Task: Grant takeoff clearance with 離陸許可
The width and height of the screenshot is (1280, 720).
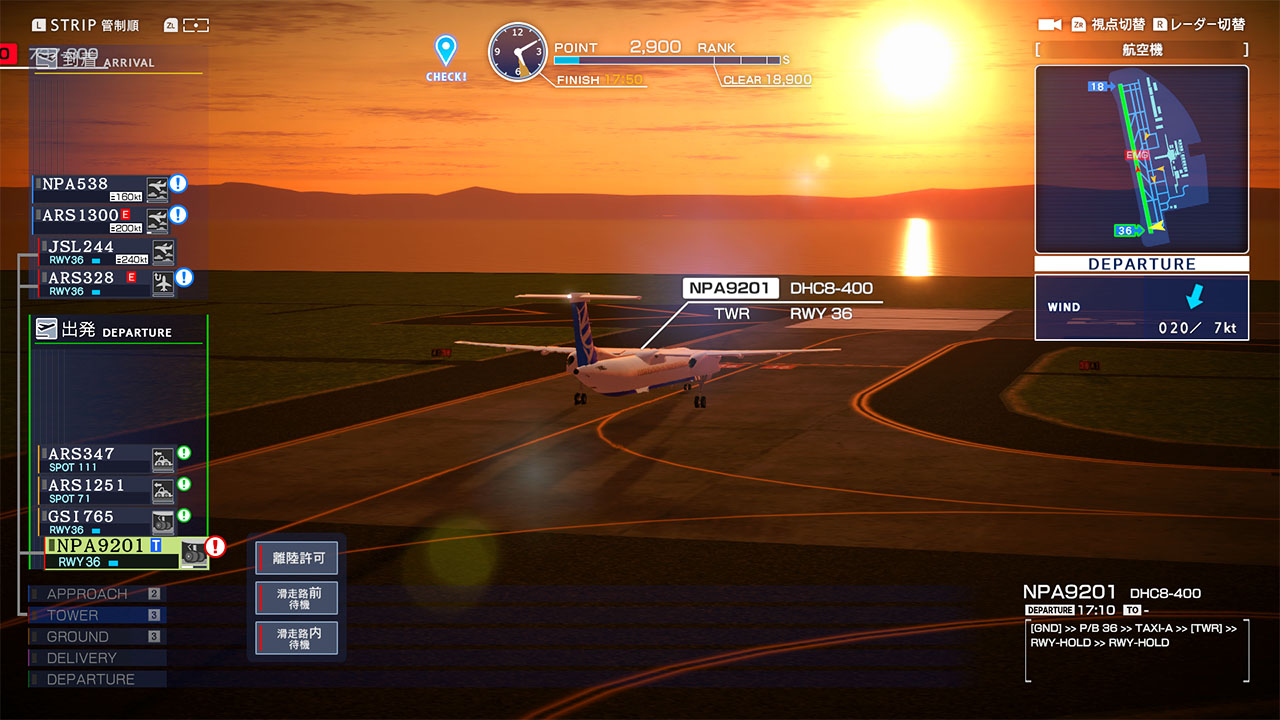Action: coord(297,558)
